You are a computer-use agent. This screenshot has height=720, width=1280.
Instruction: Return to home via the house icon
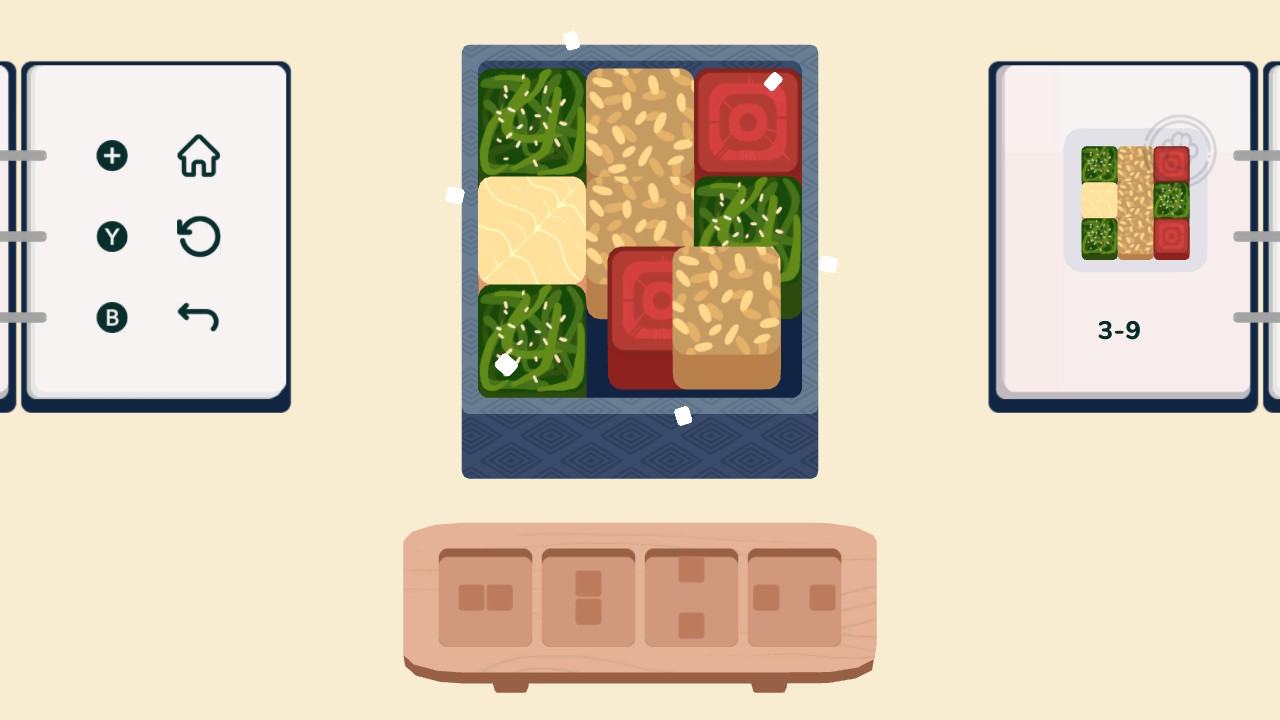tap(198, 155)
